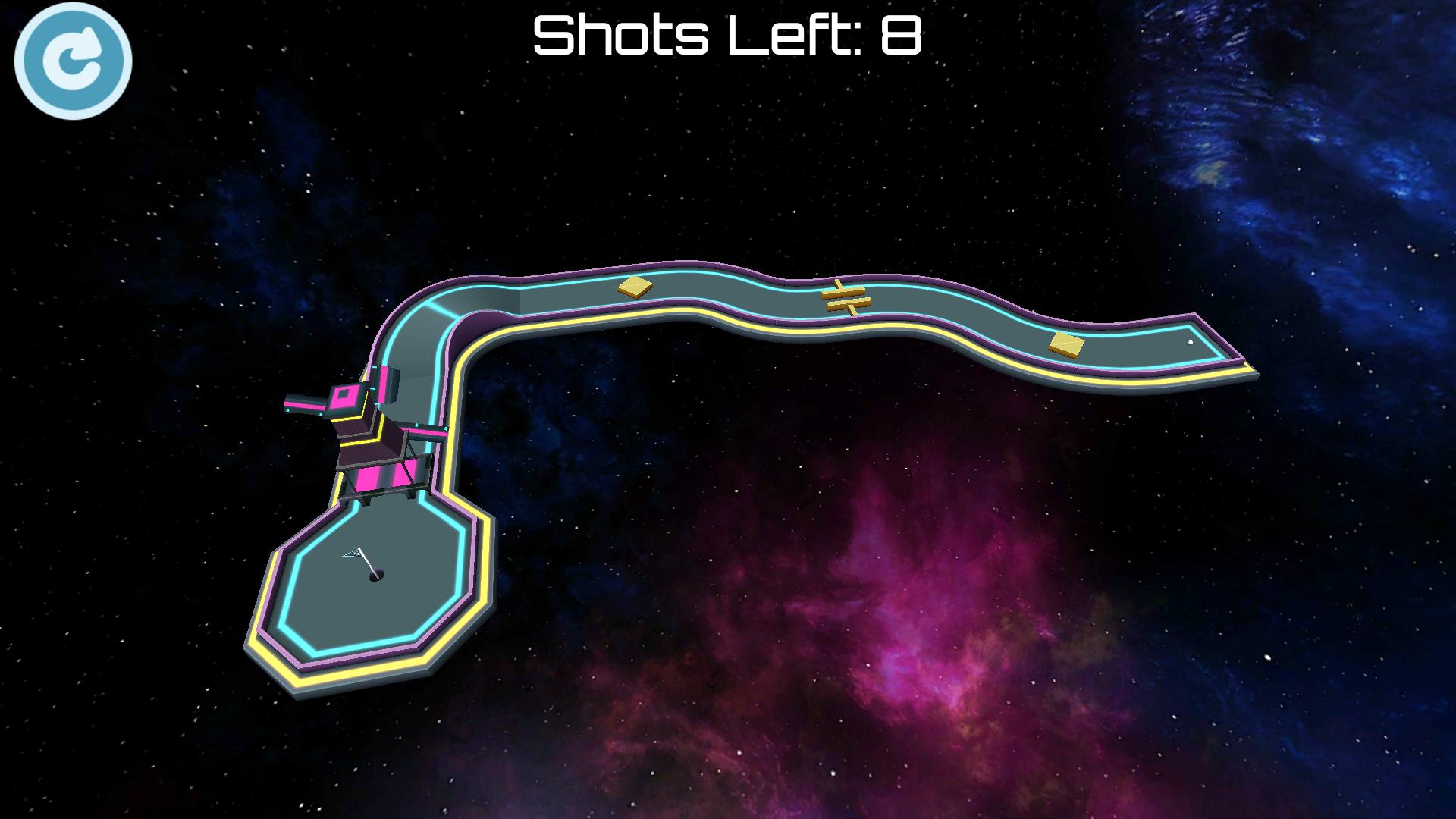Select the circular refresh button top-left
Viewport: 1456px width, 819px height.
pos(74,62)
